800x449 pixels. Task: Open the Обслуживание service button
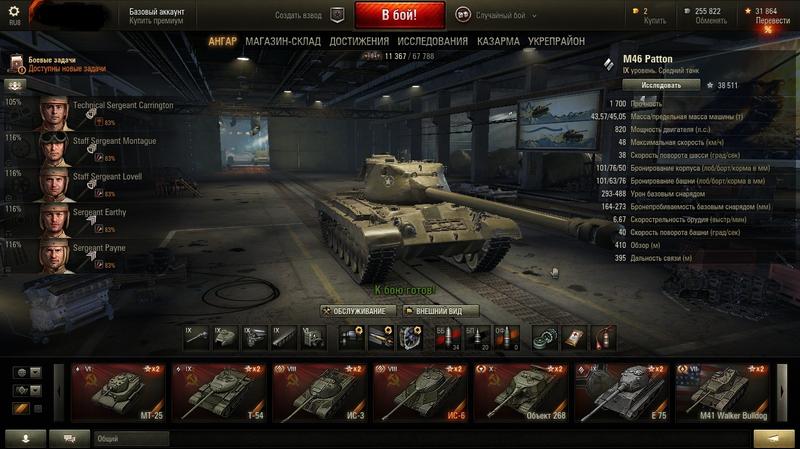point(355,311)
